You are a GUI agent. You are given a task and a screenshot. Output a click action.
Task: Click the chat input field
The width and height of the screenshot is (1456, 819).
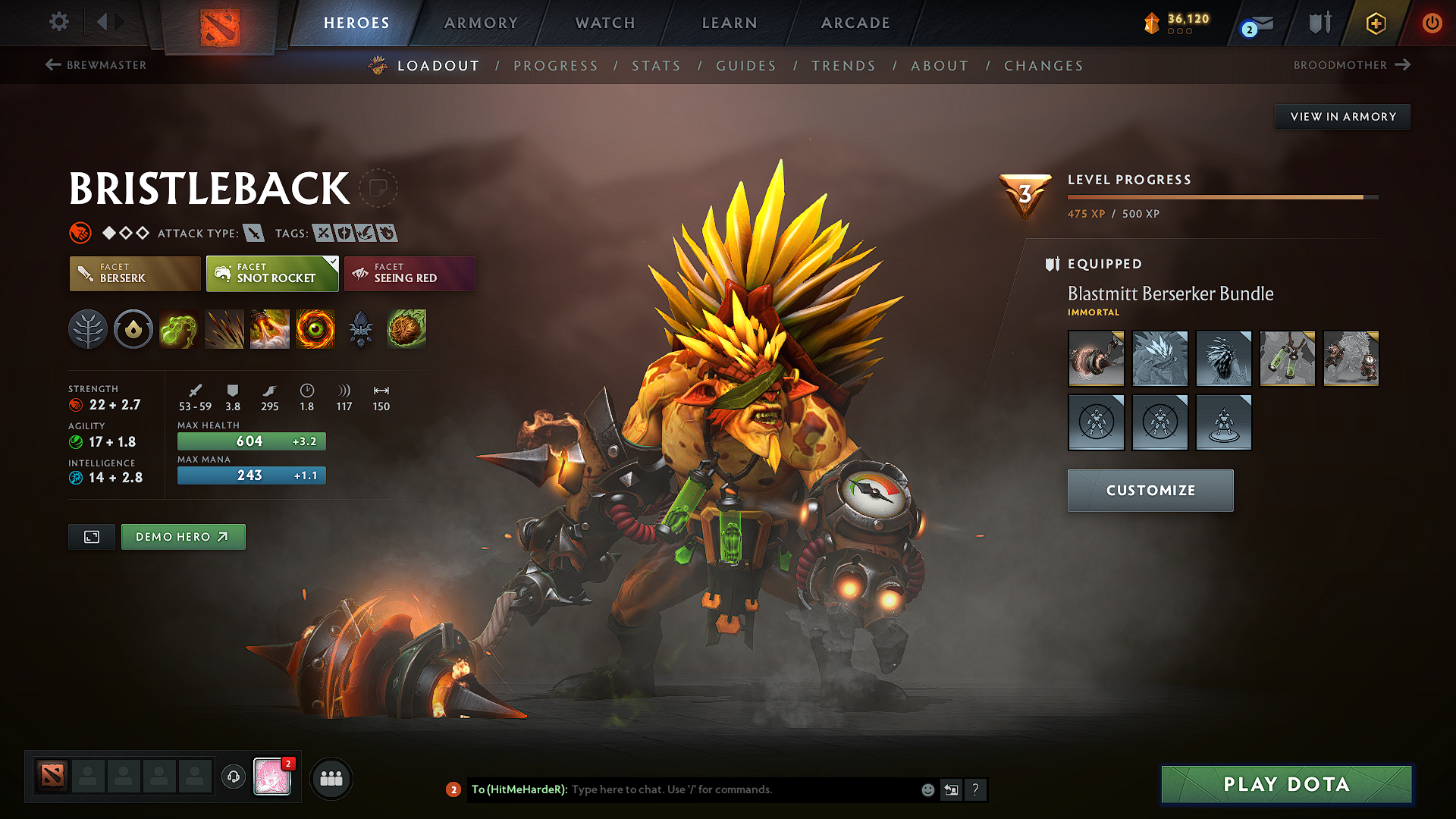(720, 789)
